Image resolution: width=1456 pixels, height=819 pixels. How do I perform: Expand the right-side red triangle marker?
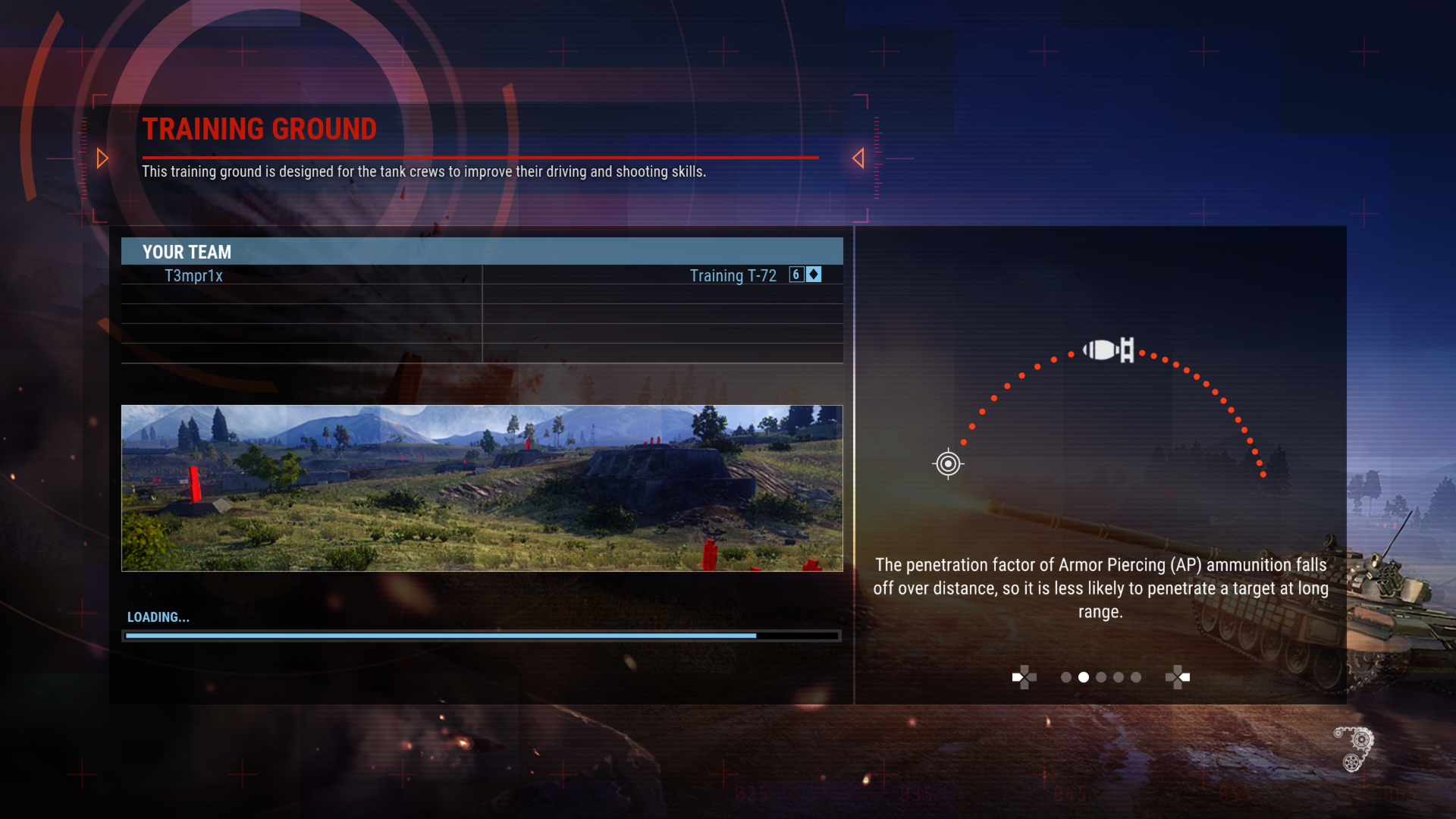click(859, 158)
